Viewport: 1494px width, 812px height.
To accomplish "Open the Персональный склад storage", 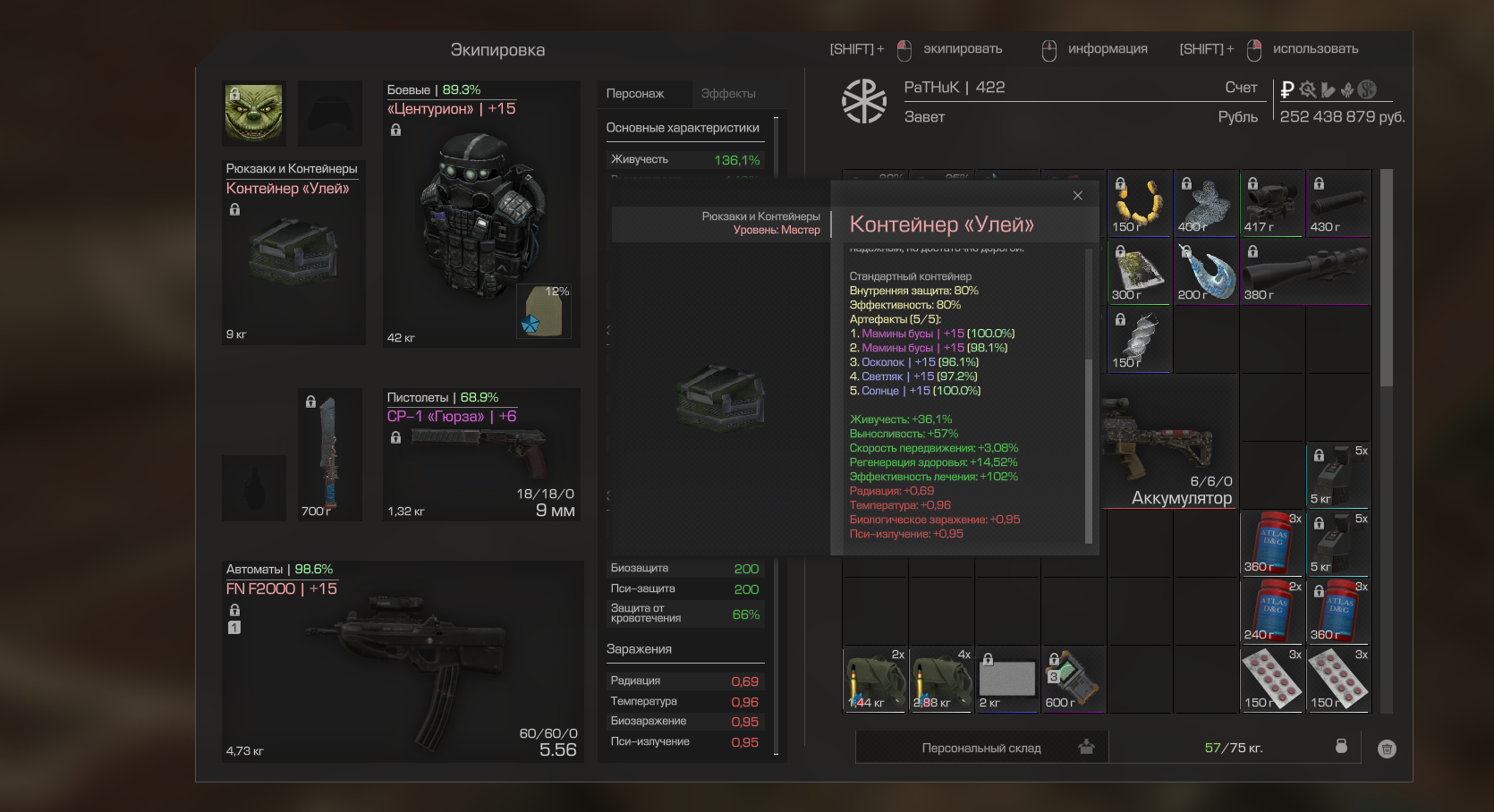I will (x=981, y=748).
